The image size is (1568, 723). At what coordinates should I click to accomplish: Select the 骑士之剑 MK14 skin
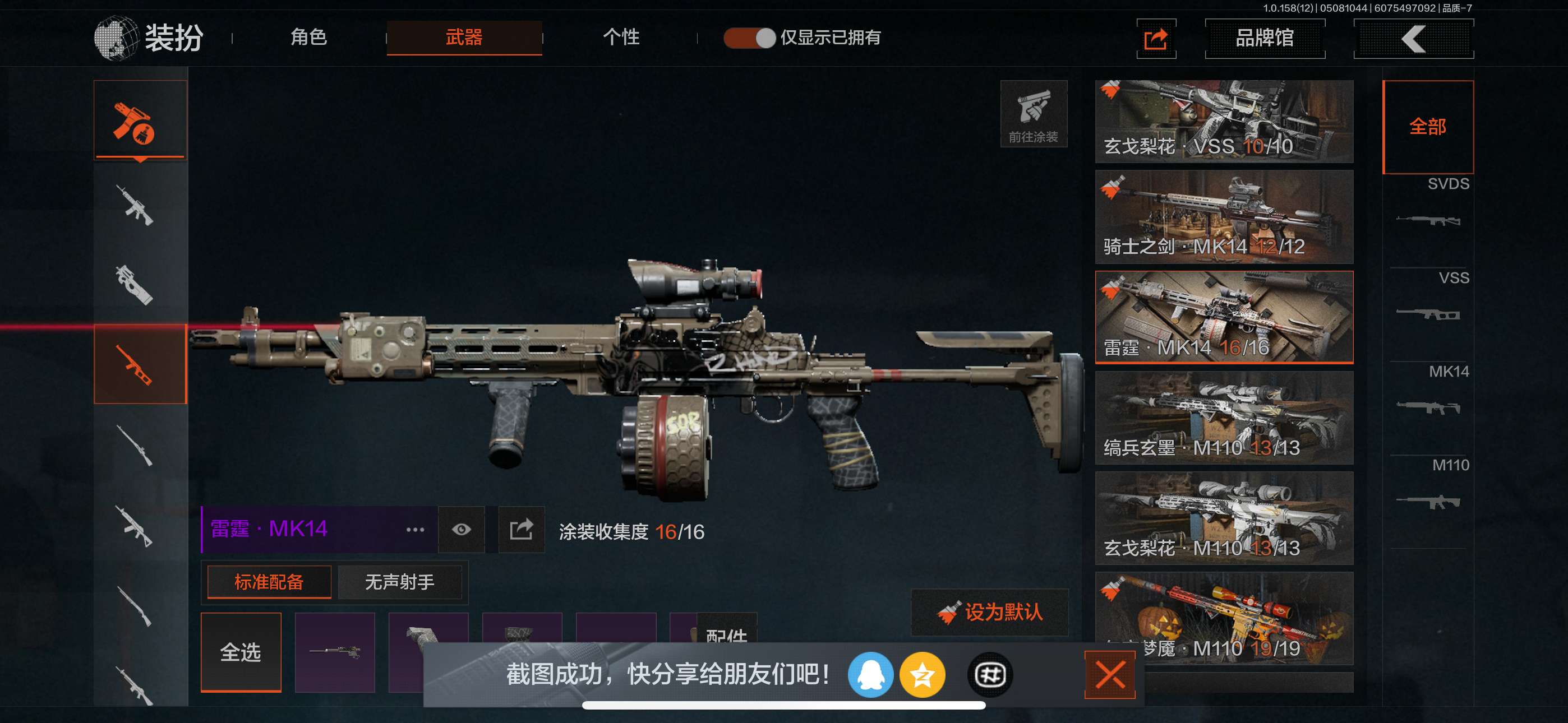[1224, 217]
